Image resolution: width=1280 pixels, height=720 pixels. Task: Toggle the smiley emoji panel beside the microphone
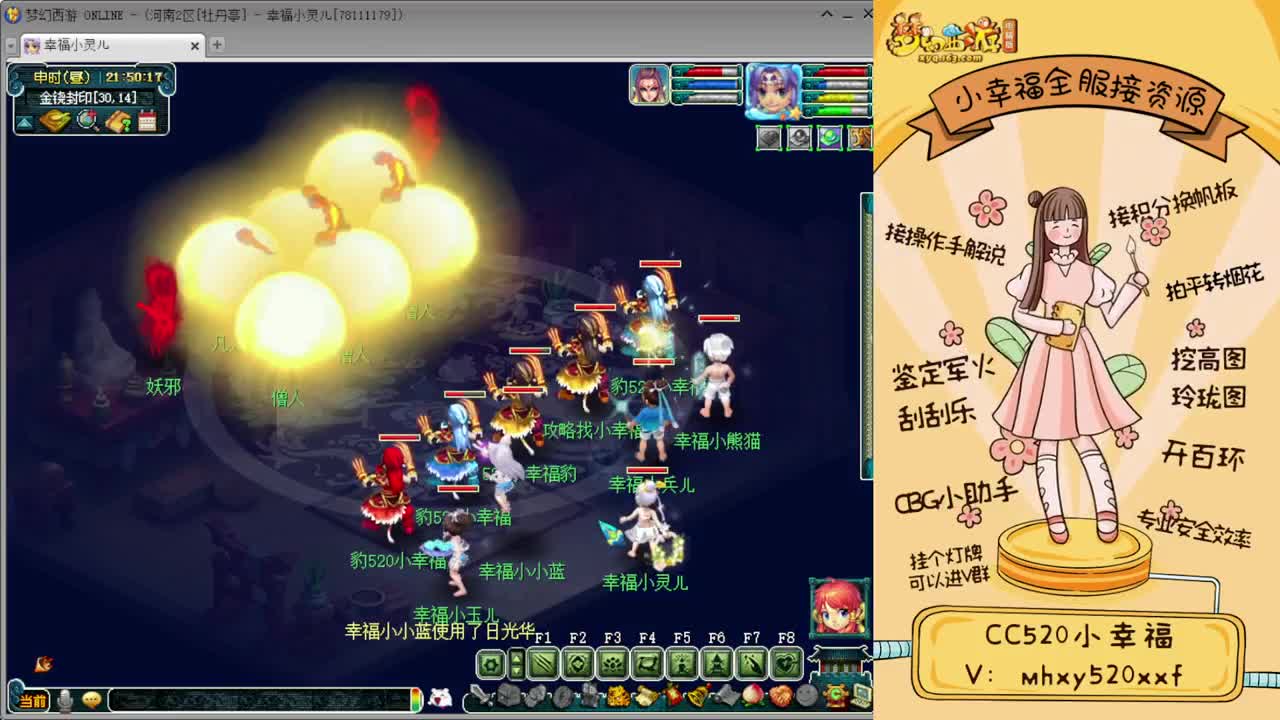click(92, 699)
